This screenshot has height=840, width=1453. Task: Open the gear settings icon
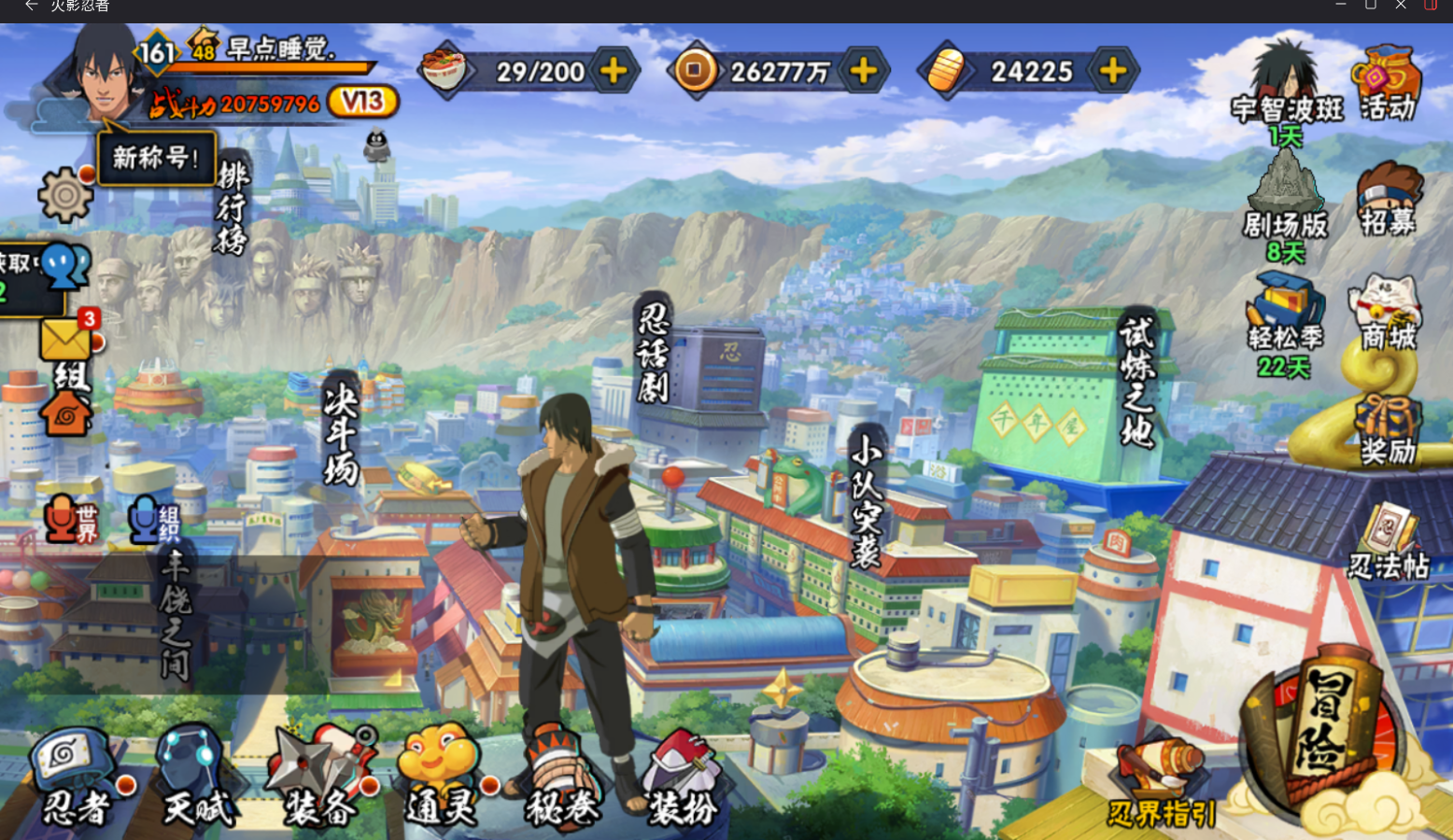(65, 195)
